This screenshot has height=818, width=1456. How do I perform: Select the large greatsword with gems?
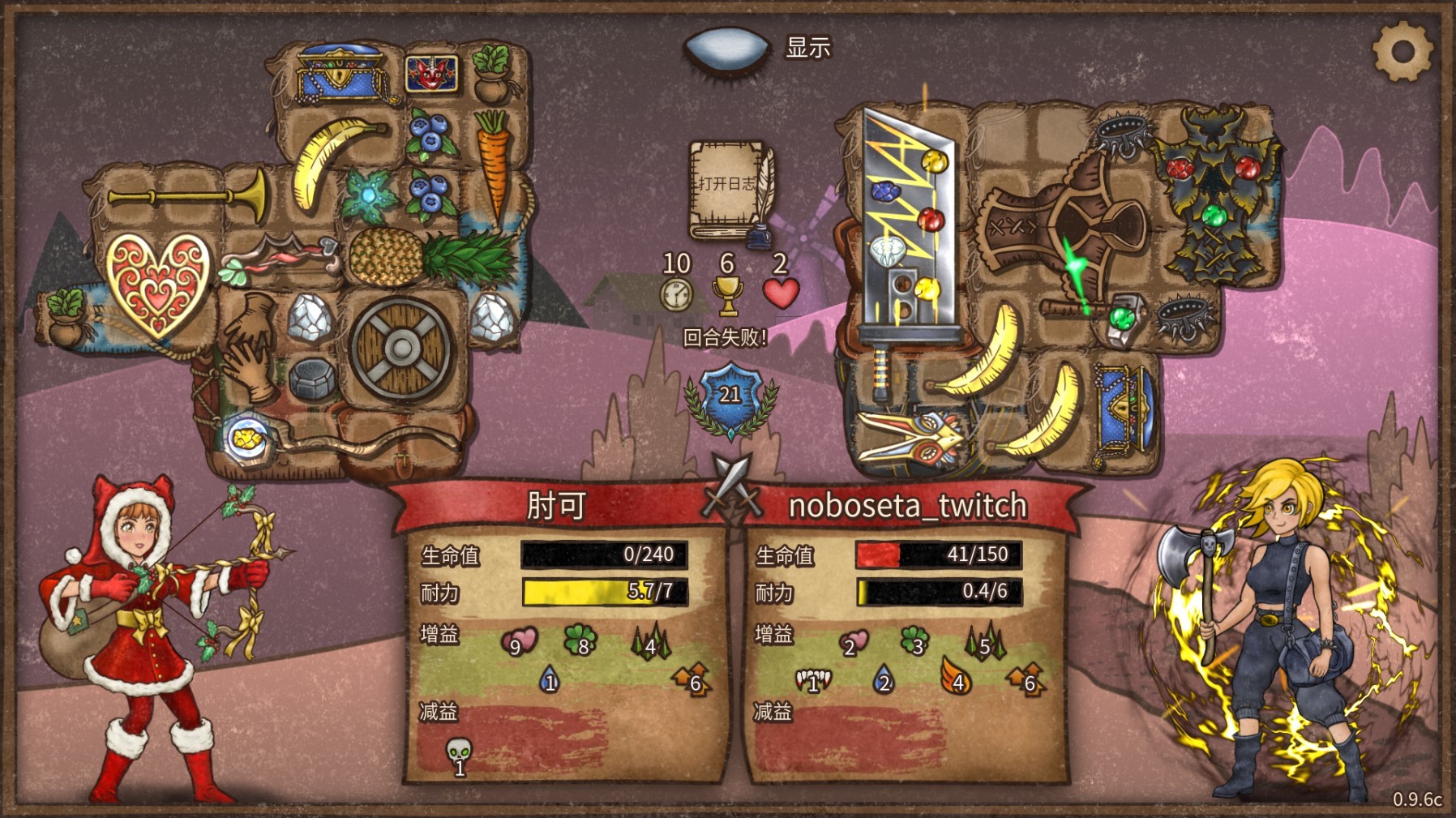coord(902,235)
